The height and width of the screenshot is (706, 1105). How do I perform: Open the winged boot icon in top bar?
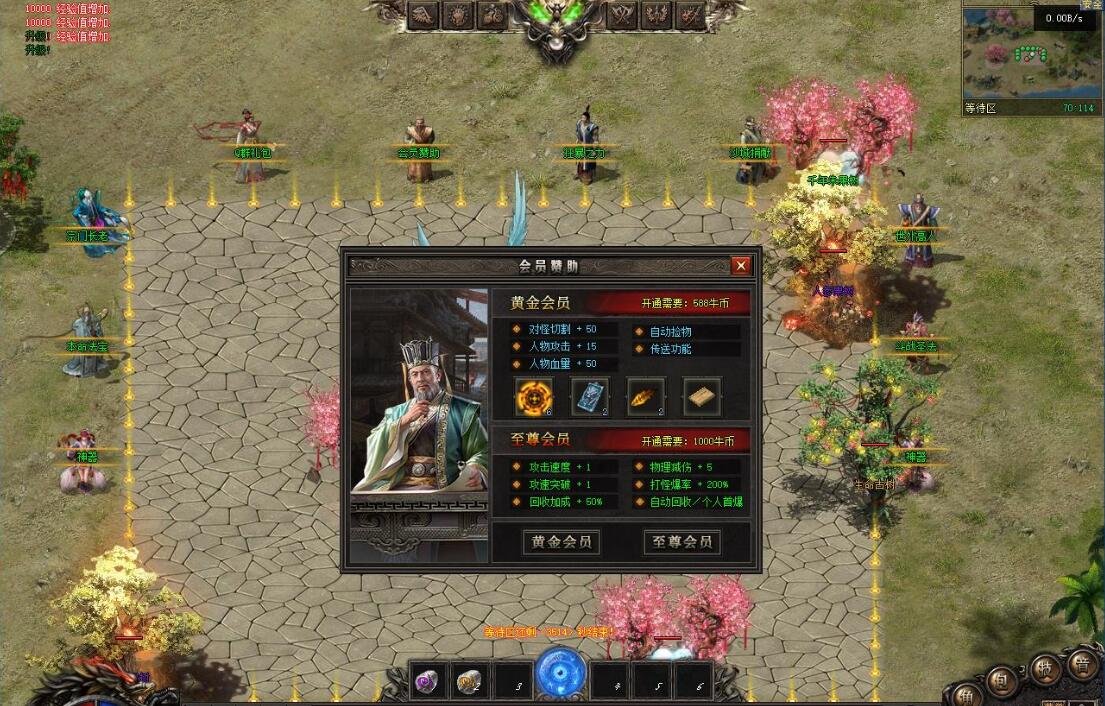[424, 14]
